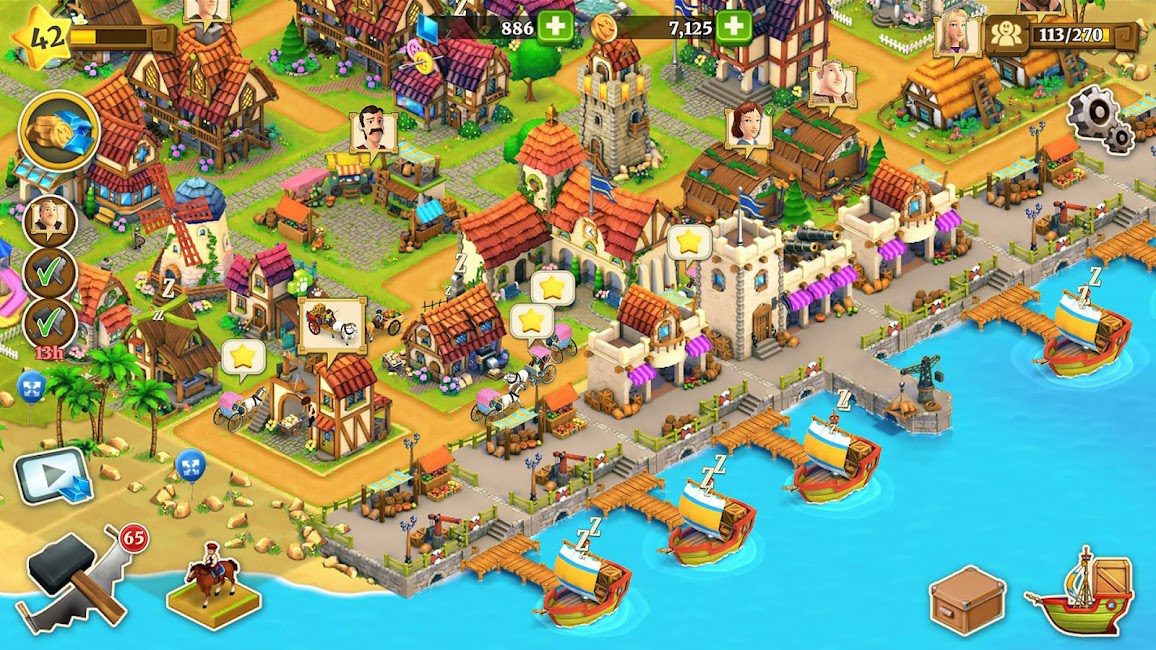Watch a video ad via the play button
Image resolution: width=1156 pixels, height=650 pixels.
pyautogui.click(x=52, y=474)
